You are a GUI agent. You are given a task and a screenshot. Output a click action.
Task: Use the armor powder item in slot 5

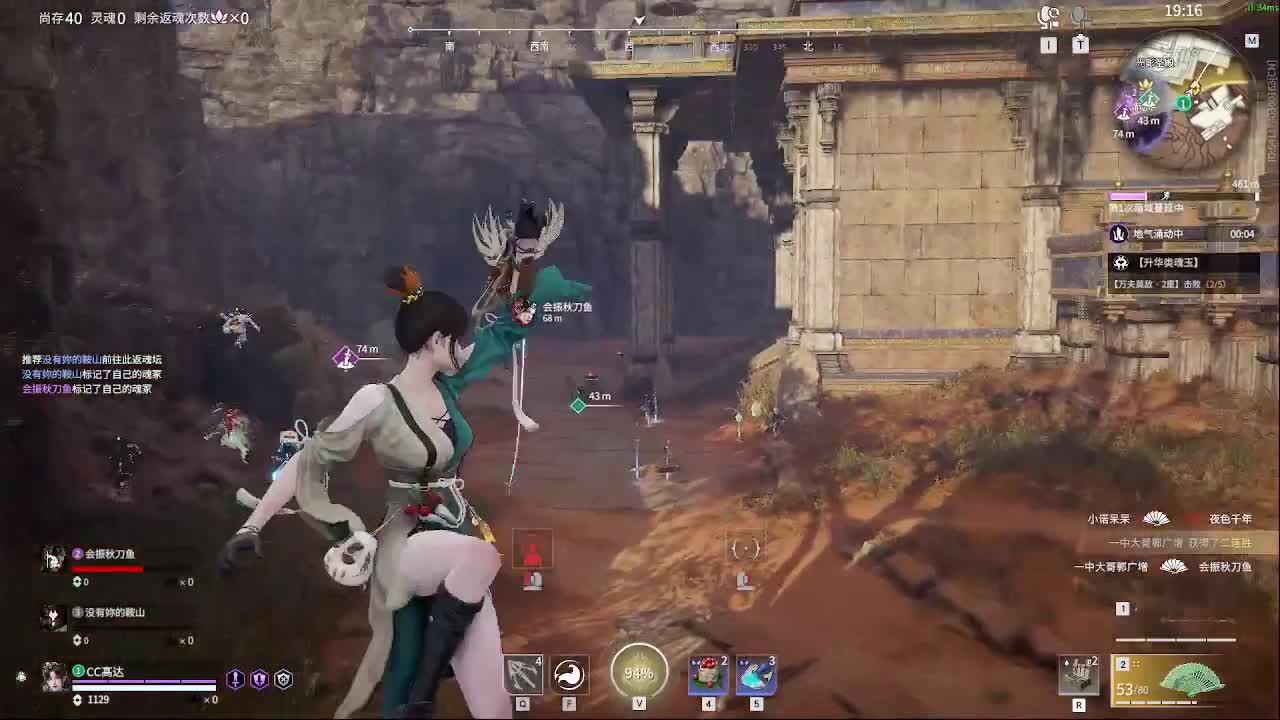[x=756, y=672]
